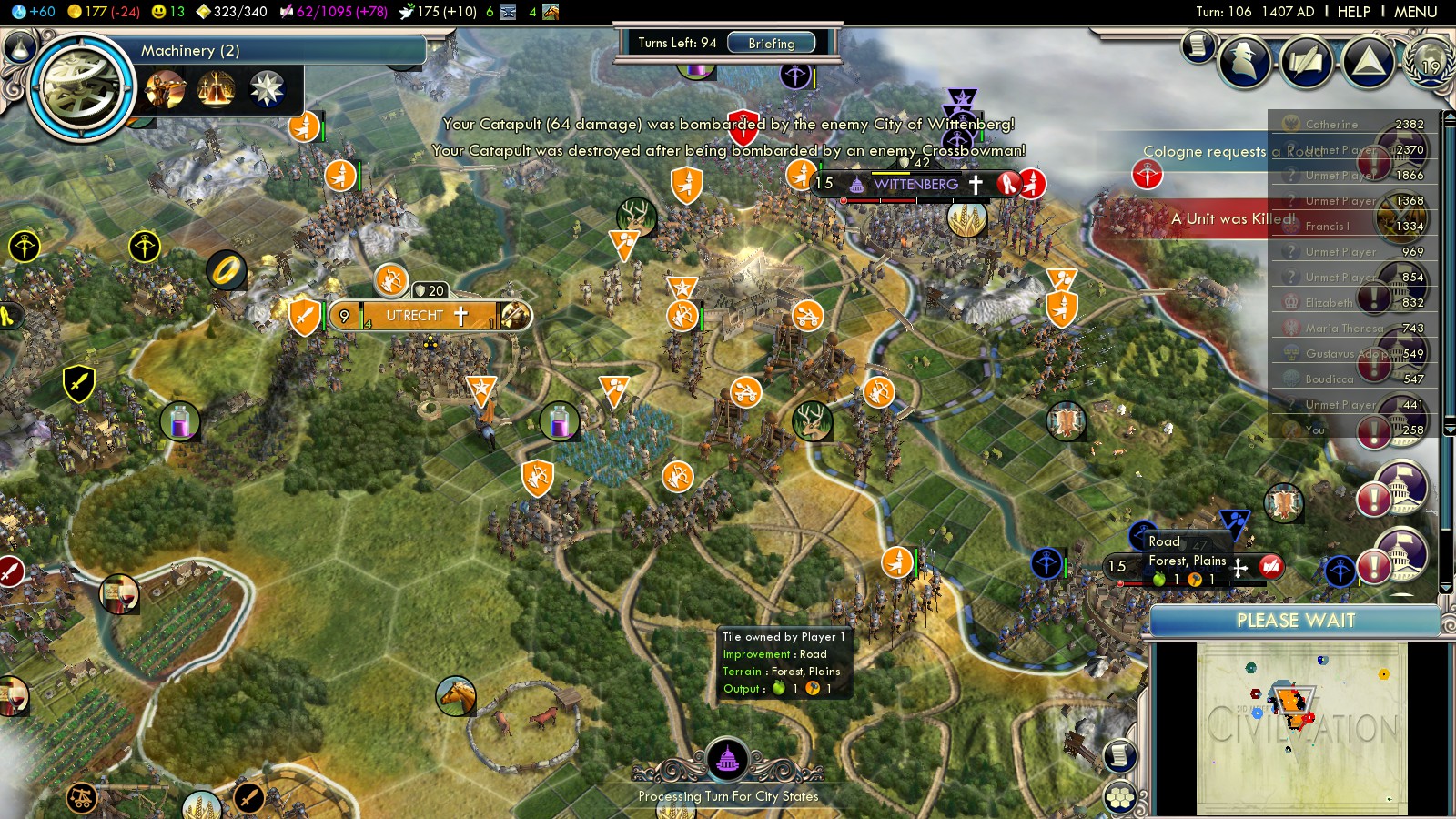The width and height of the screenshot is (1456, 819).
Task: Open the Machinery research button
Action: [x=82, y=87]
